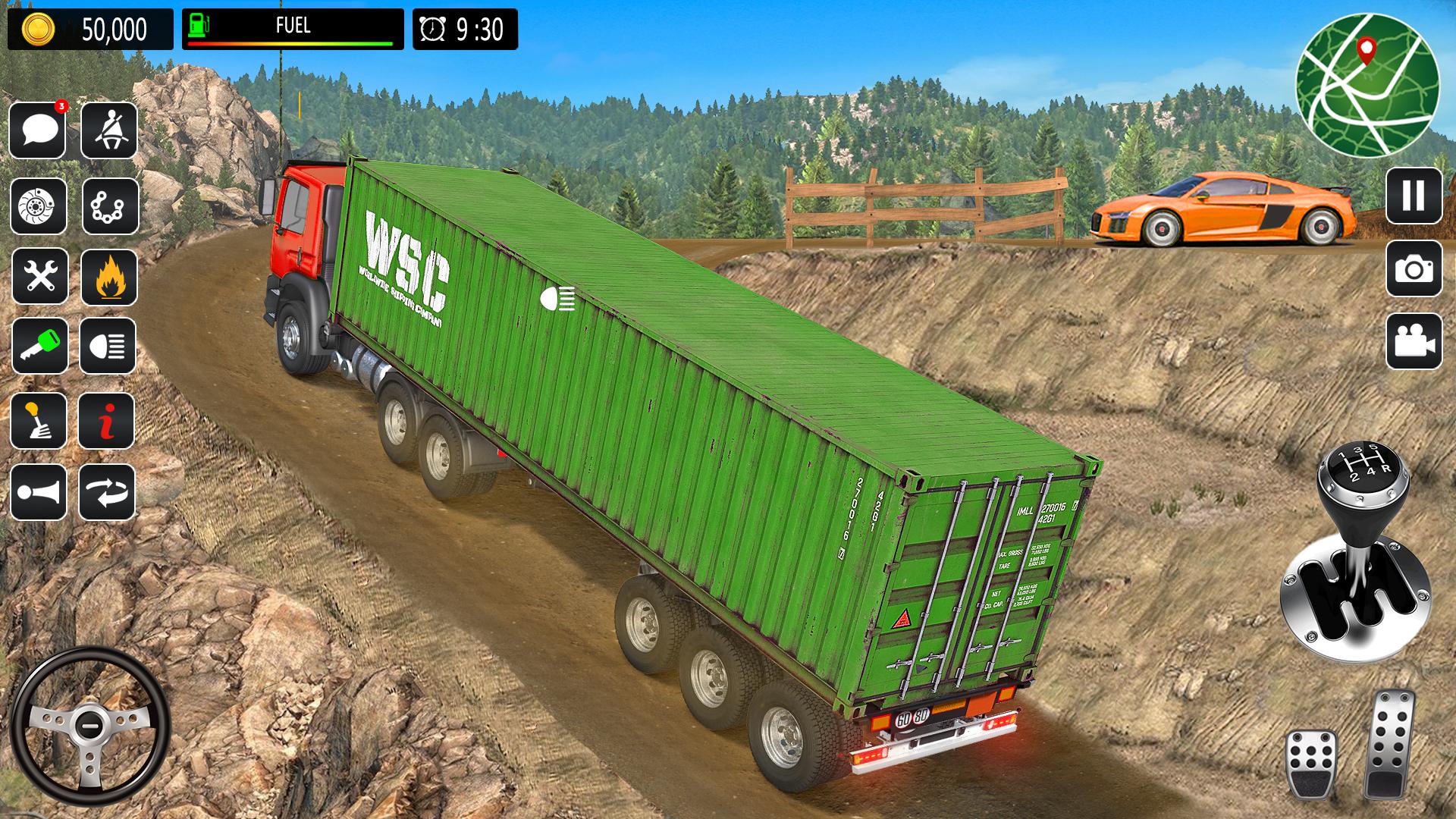Tap the flame icon button
The width and height of the screenshot is (1456, 819).
pos(108,277)
